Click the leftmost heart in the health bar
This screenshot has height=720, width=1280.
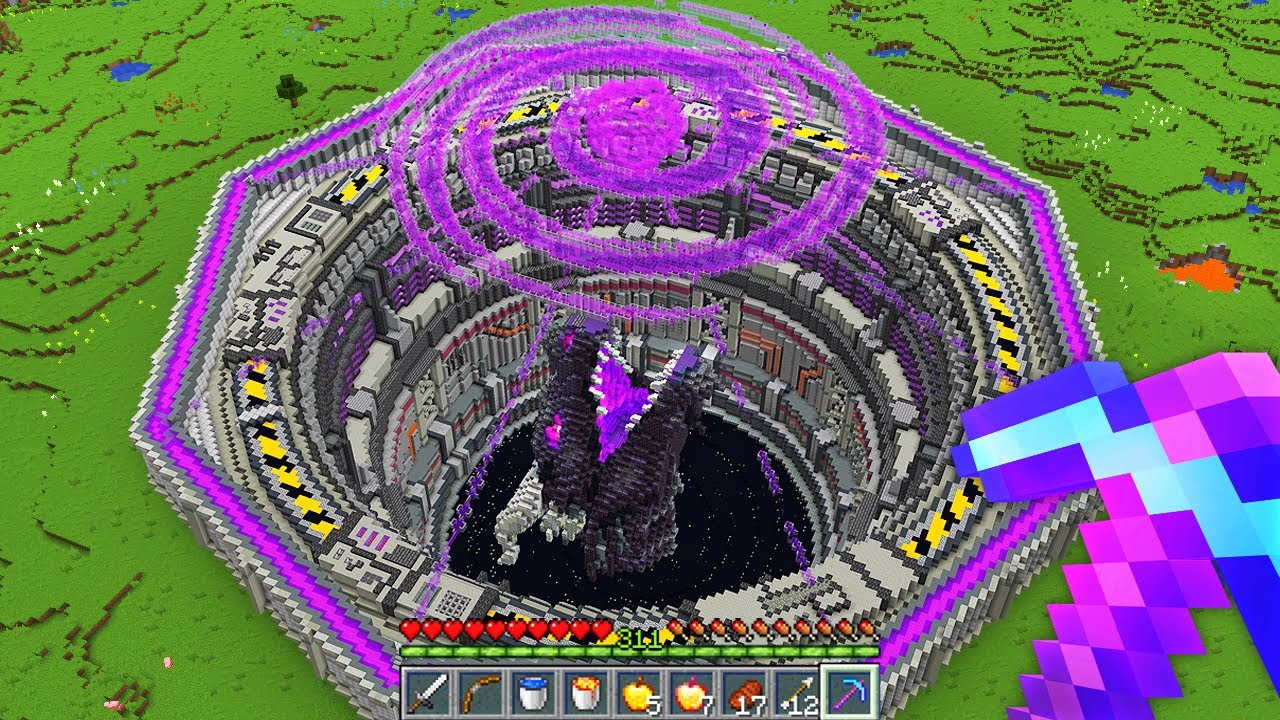point(409,627)
